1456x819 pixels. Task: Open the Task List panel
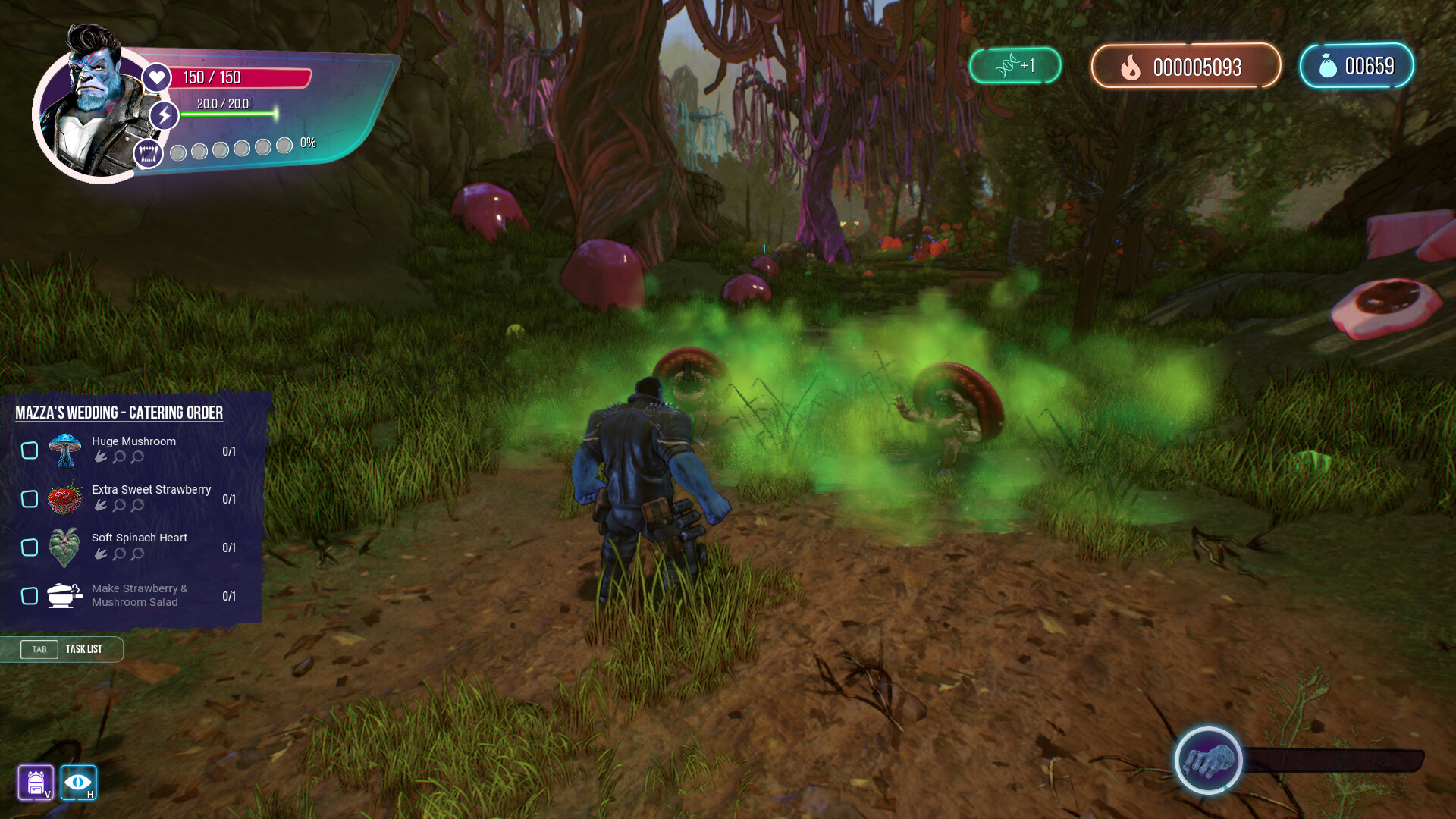[x=83, y=649]
